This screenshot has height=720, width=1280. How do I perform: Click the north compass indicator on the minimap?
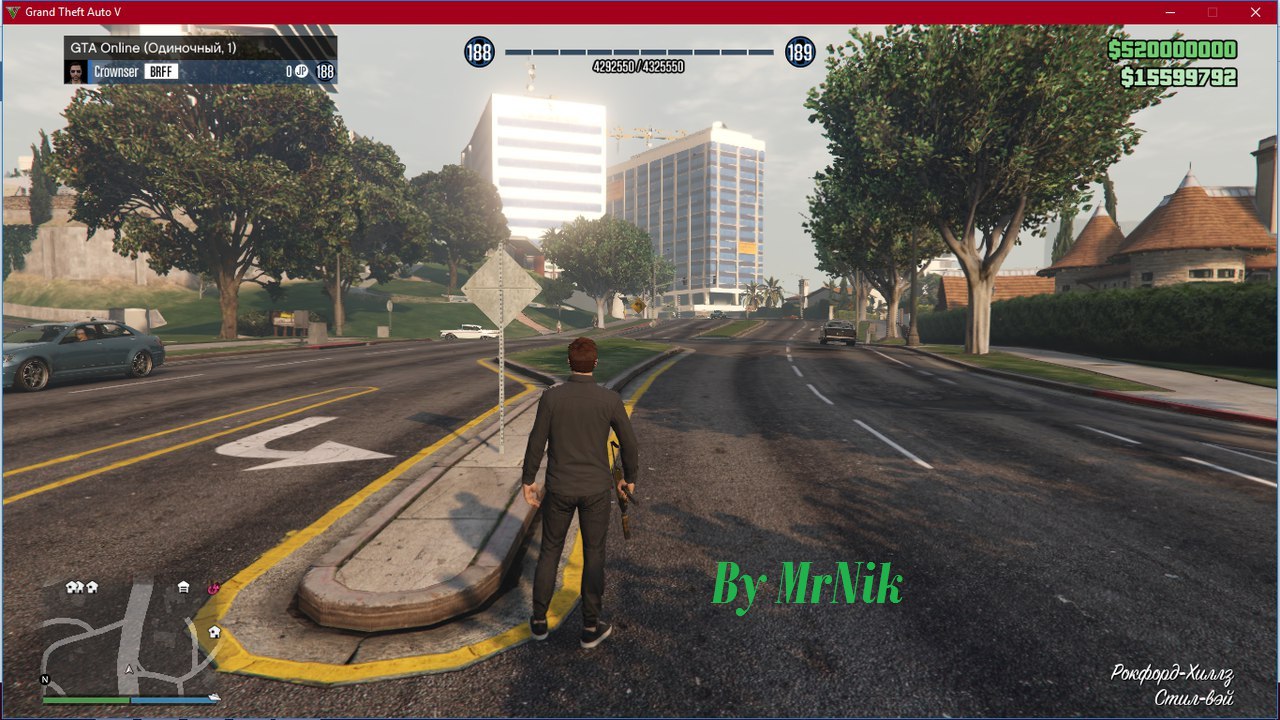click(x=44, y=679)
